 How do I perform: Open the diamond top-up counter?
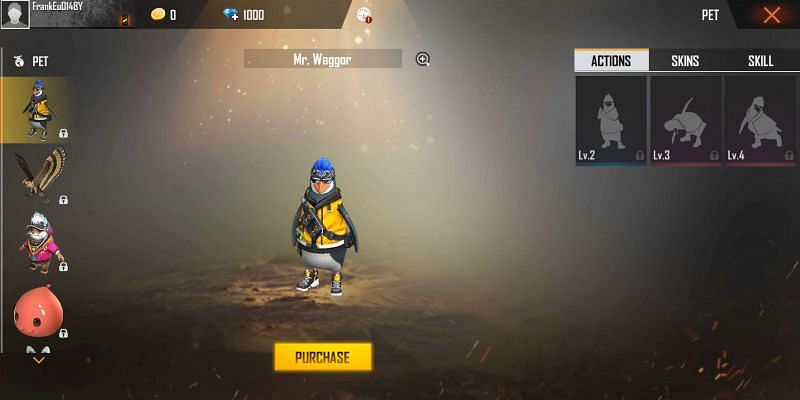(244, 15)
